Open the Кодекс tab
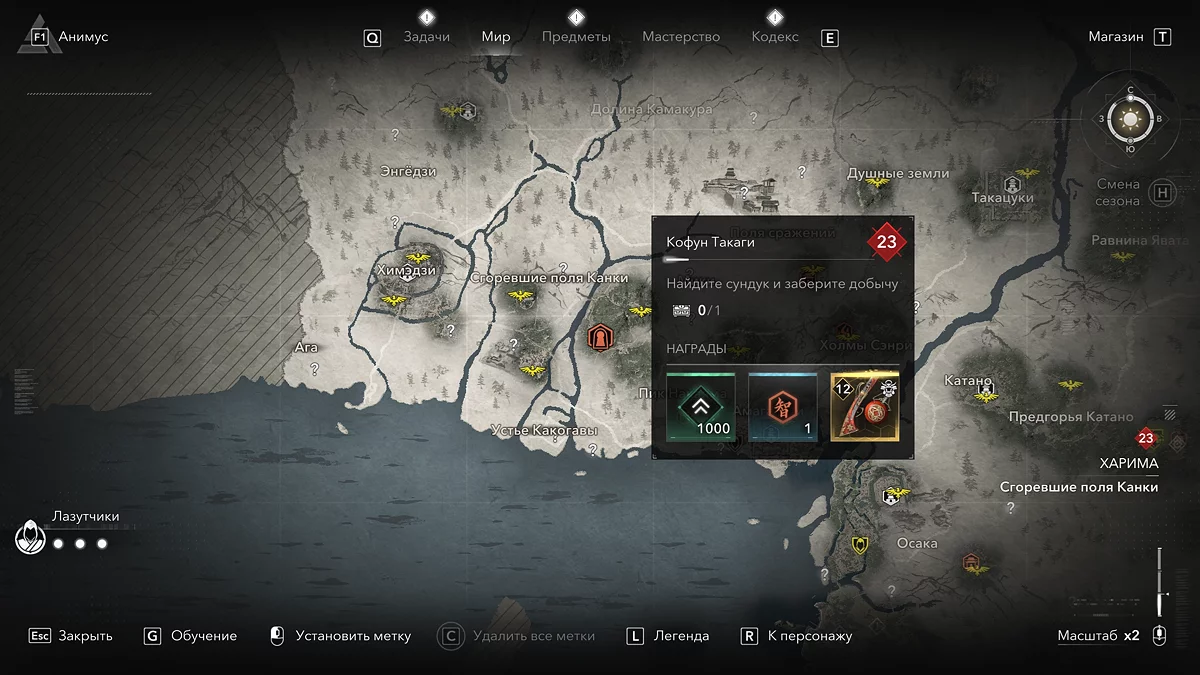This screenshot has width=1200, height=675. tap(775, 37)
